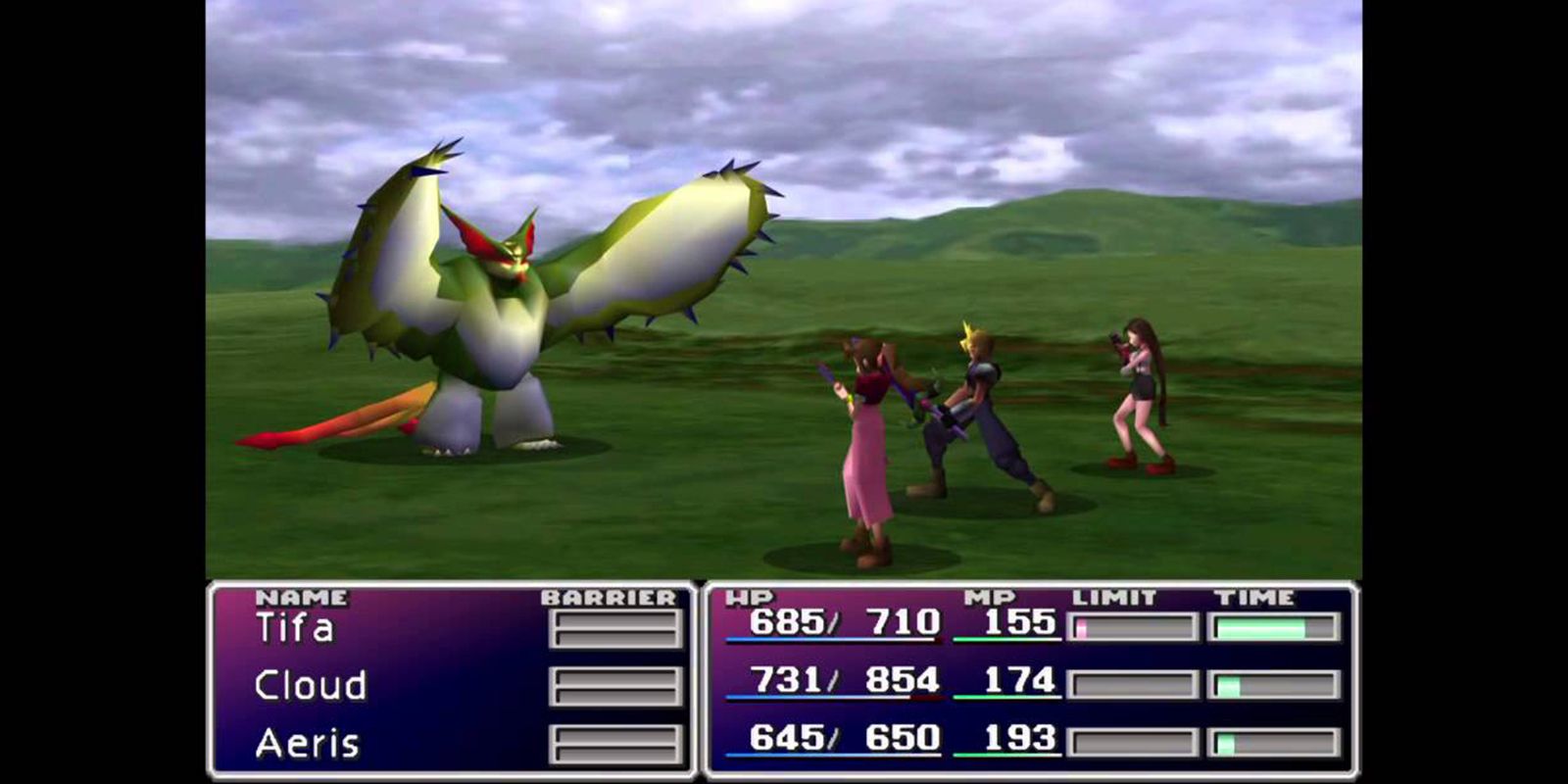Screen dimensions: 1568x784
Task: Open the LIMIT column header
Action: [x=1112, y=595]
